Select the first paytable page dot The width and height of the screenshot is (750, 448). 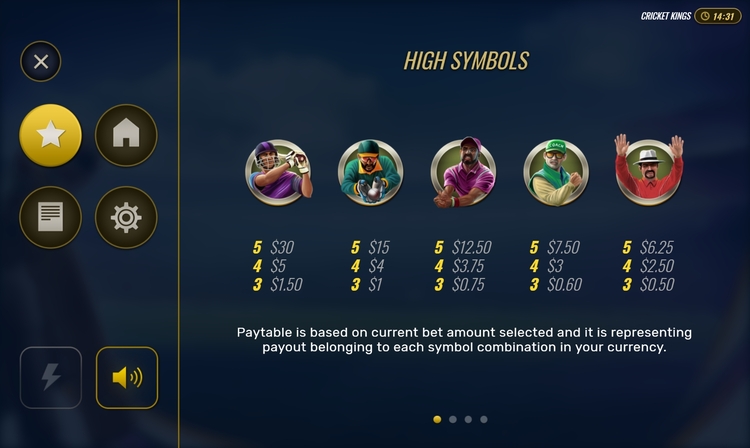click(x=437, y=420)
